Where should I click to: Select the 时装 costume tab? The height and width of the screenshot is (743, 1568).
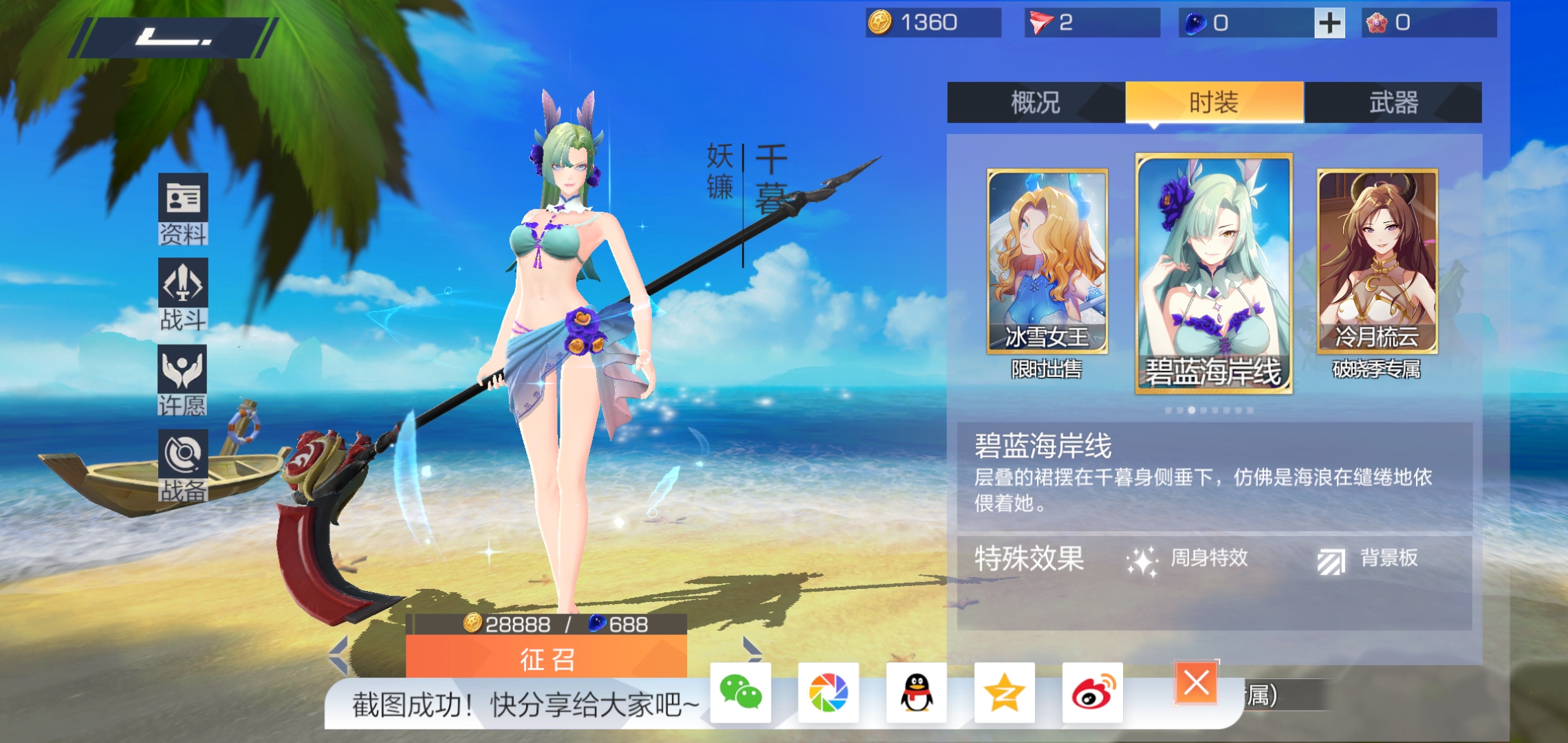pyautogui.click(x=1214, y=103)
